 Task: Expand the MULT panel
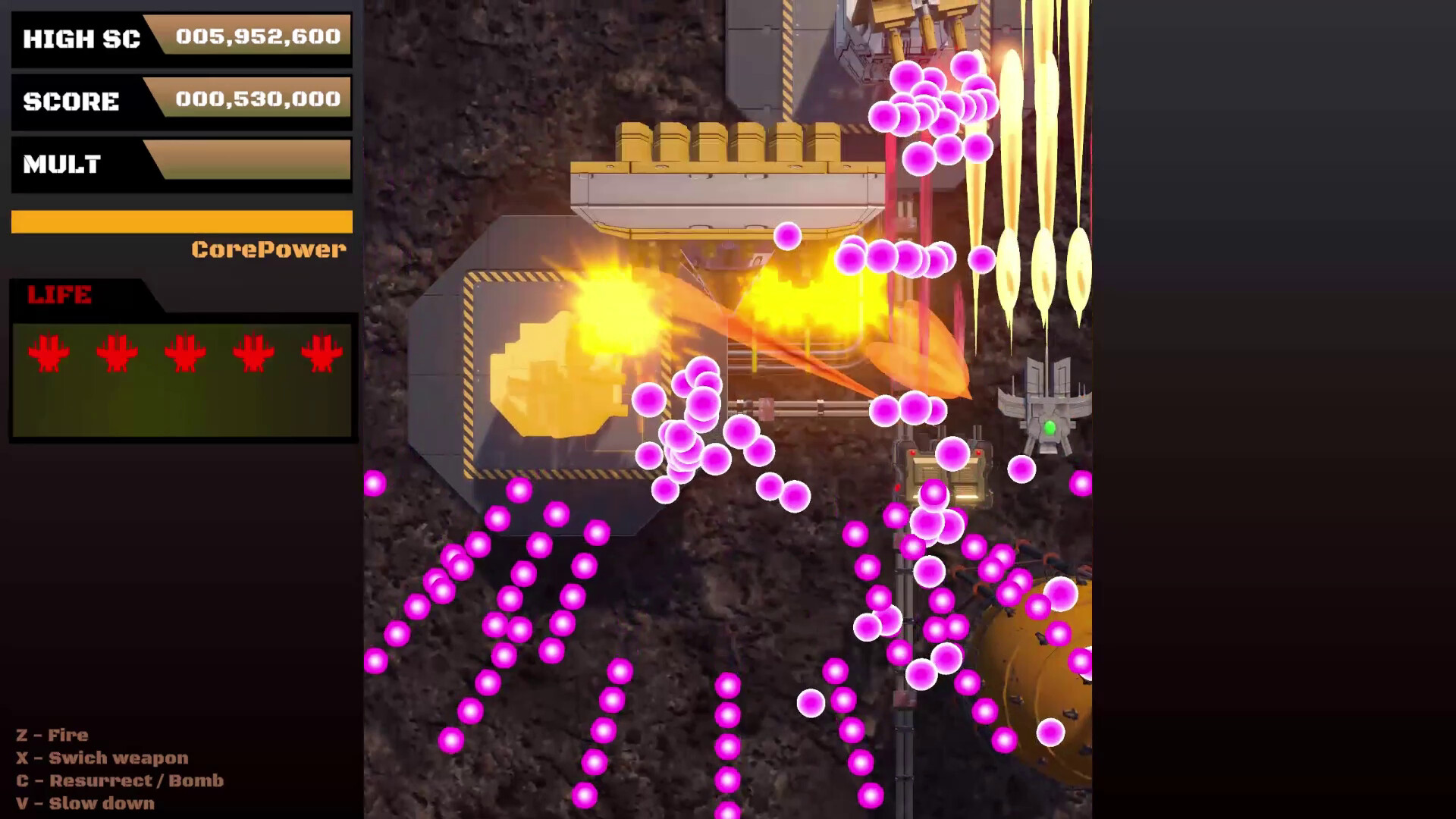click(180, 163)
